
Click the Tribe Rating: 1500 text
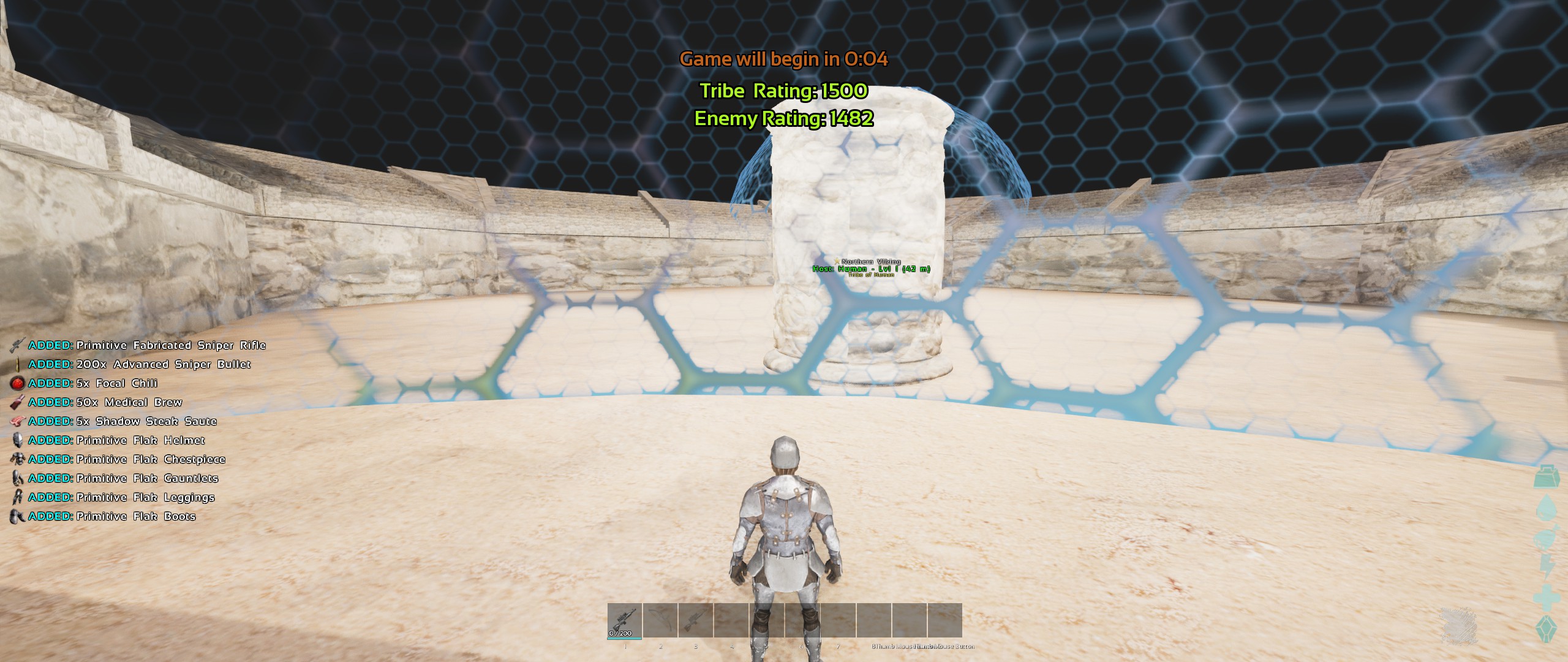pos(785,92)
